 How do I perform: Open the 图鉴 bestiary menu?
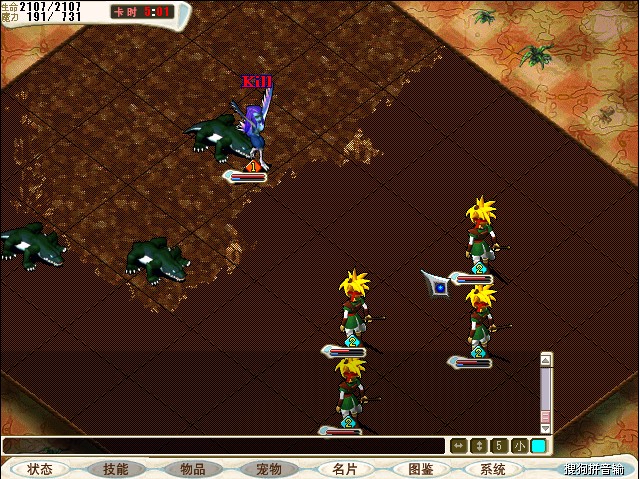tap(420, 468)
